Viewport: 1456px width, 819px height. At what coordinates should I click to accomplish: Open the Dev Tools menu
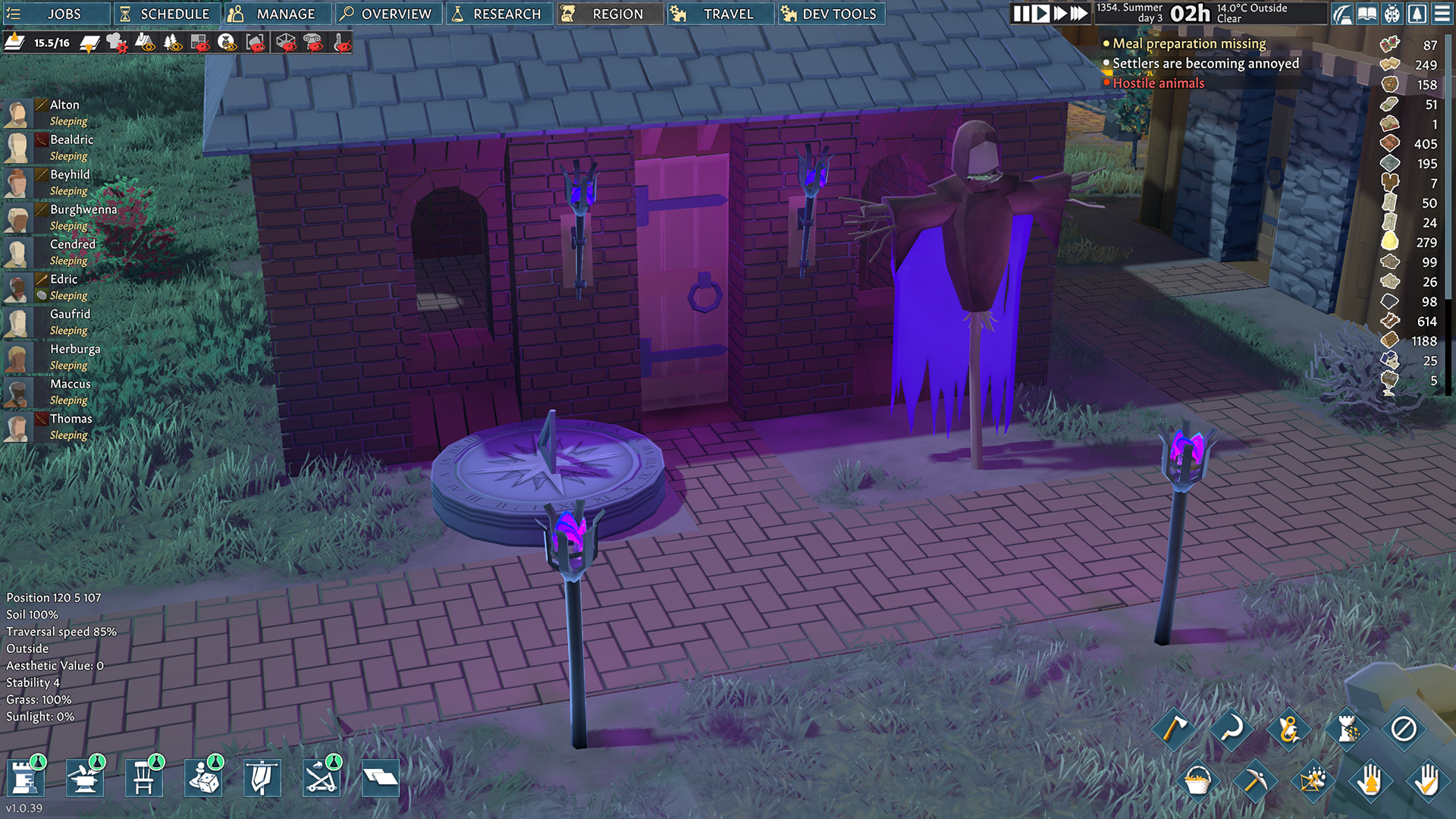click(x=831, y=14)
